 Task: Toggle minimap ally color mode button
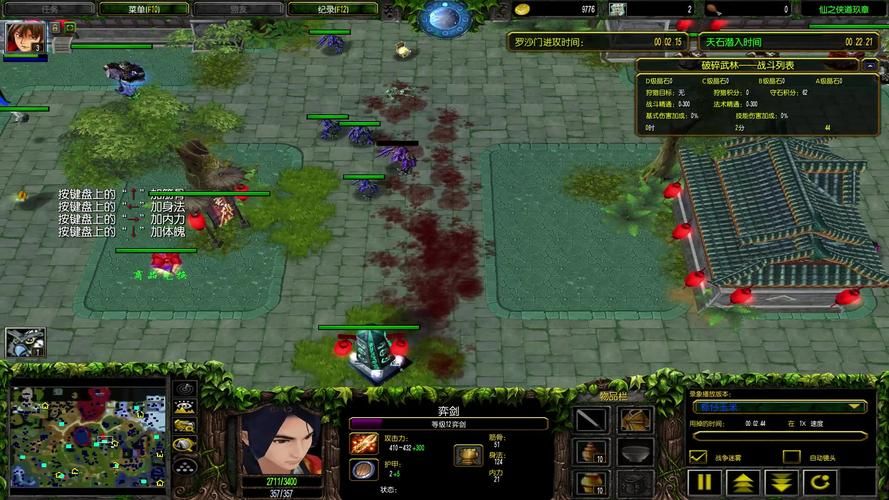point(184,426)
